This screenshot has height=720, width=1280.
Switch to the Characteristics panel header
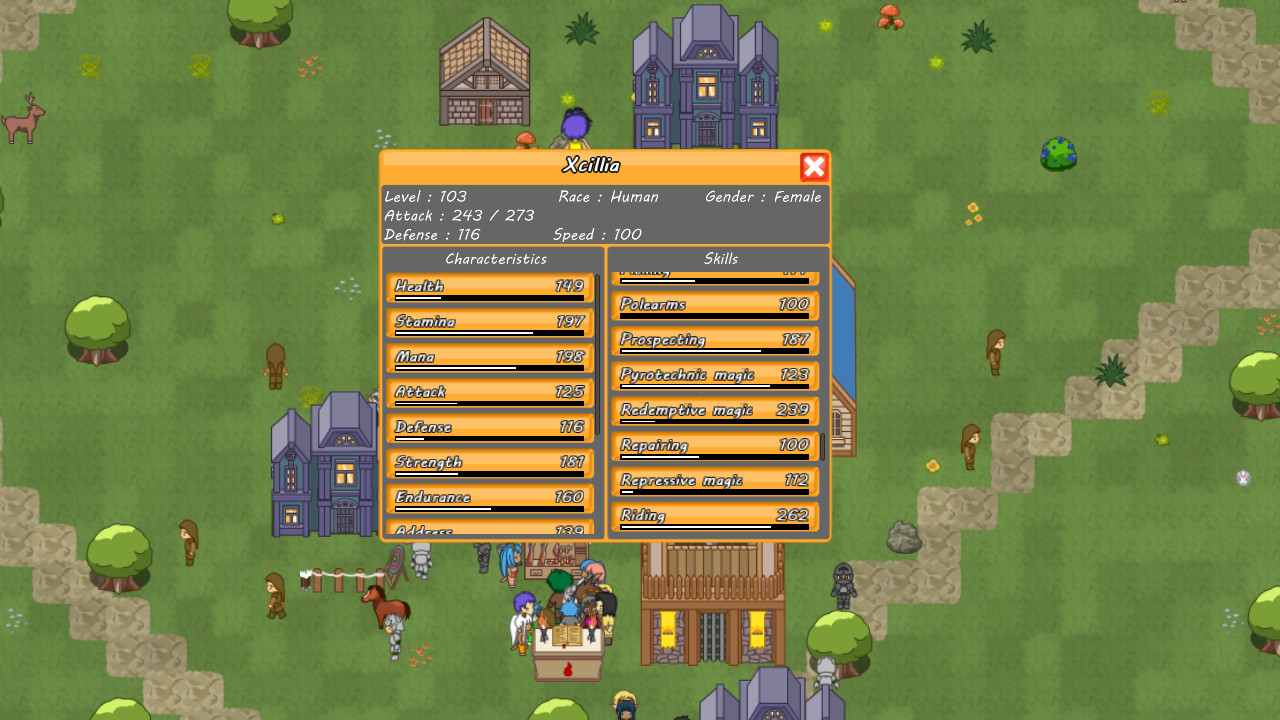495,258
